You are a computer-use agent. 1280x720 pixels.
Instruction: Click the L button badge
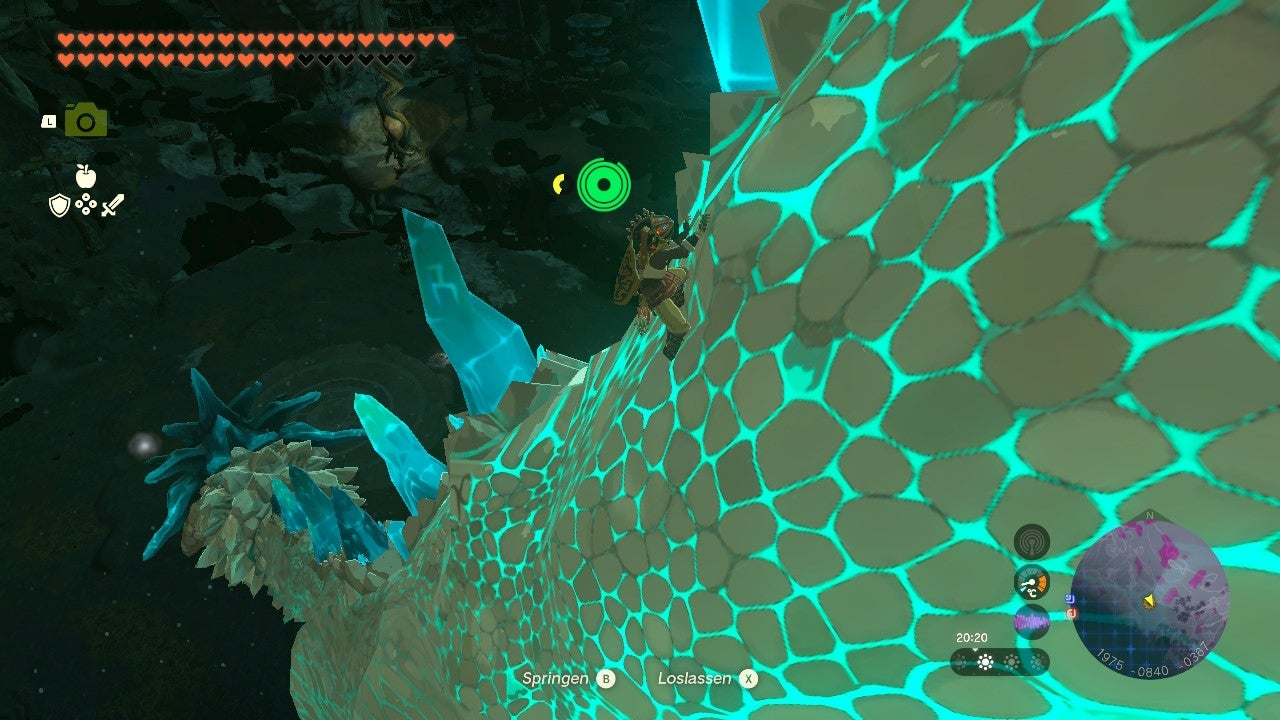coord(49,121)
